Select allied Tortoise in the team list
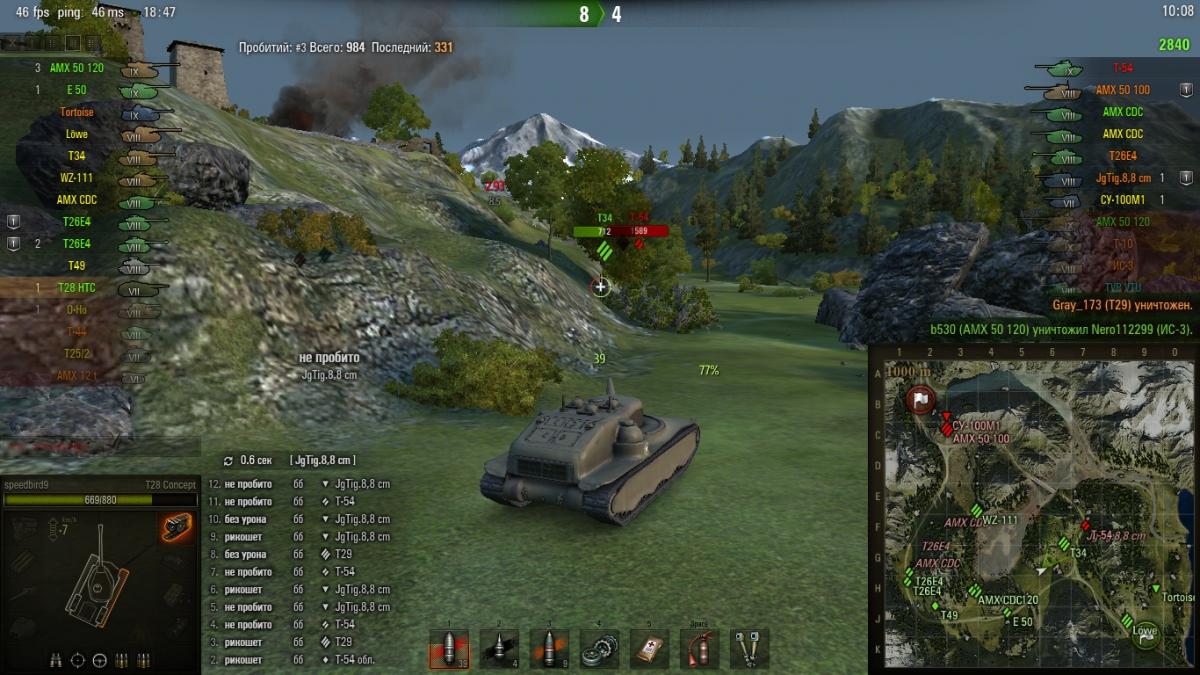This screenshot has height=675, width=1200. pos(77,112)
